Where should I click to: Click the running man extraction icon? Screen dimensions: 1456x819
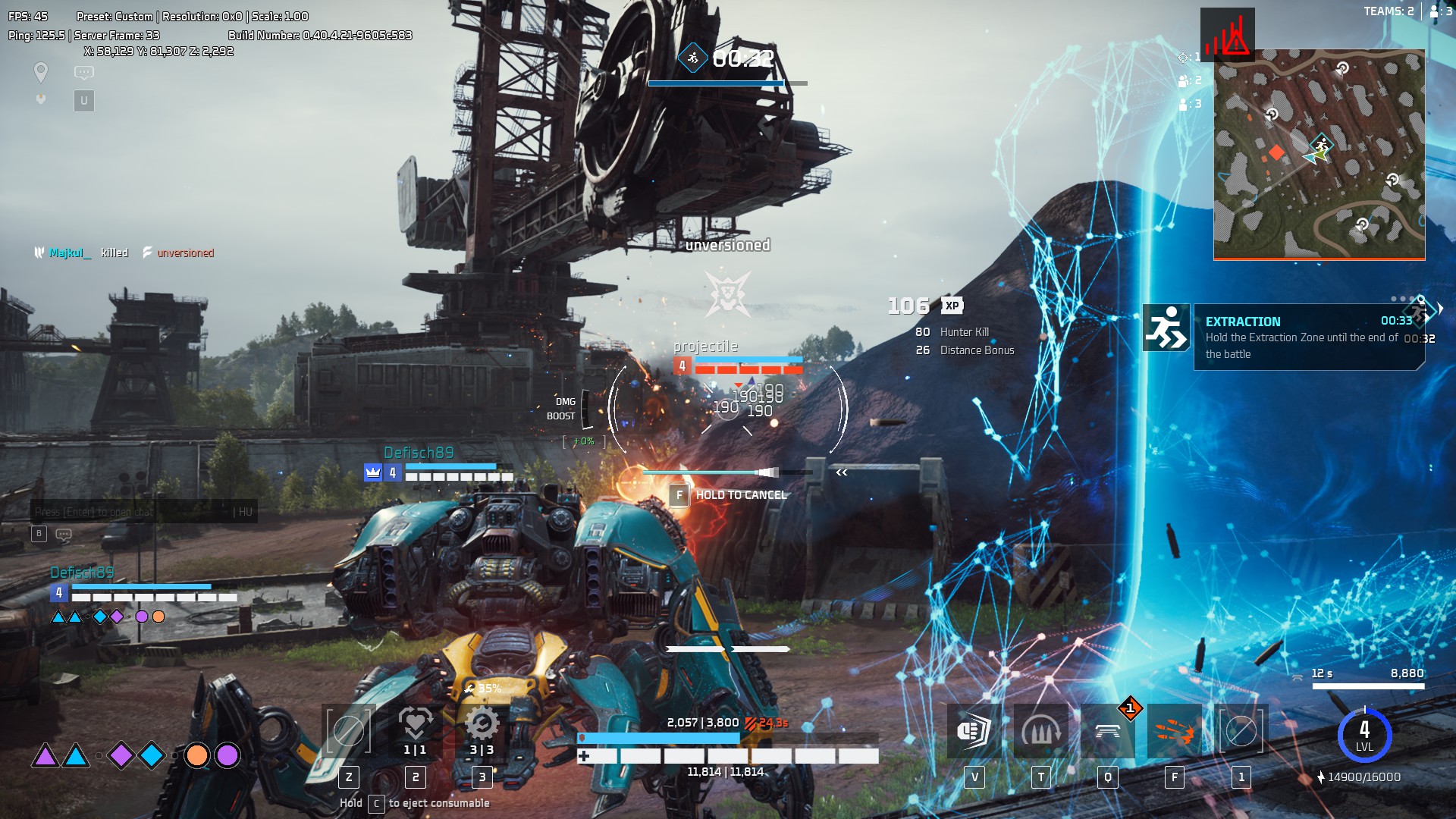[x=1166, y=328]
